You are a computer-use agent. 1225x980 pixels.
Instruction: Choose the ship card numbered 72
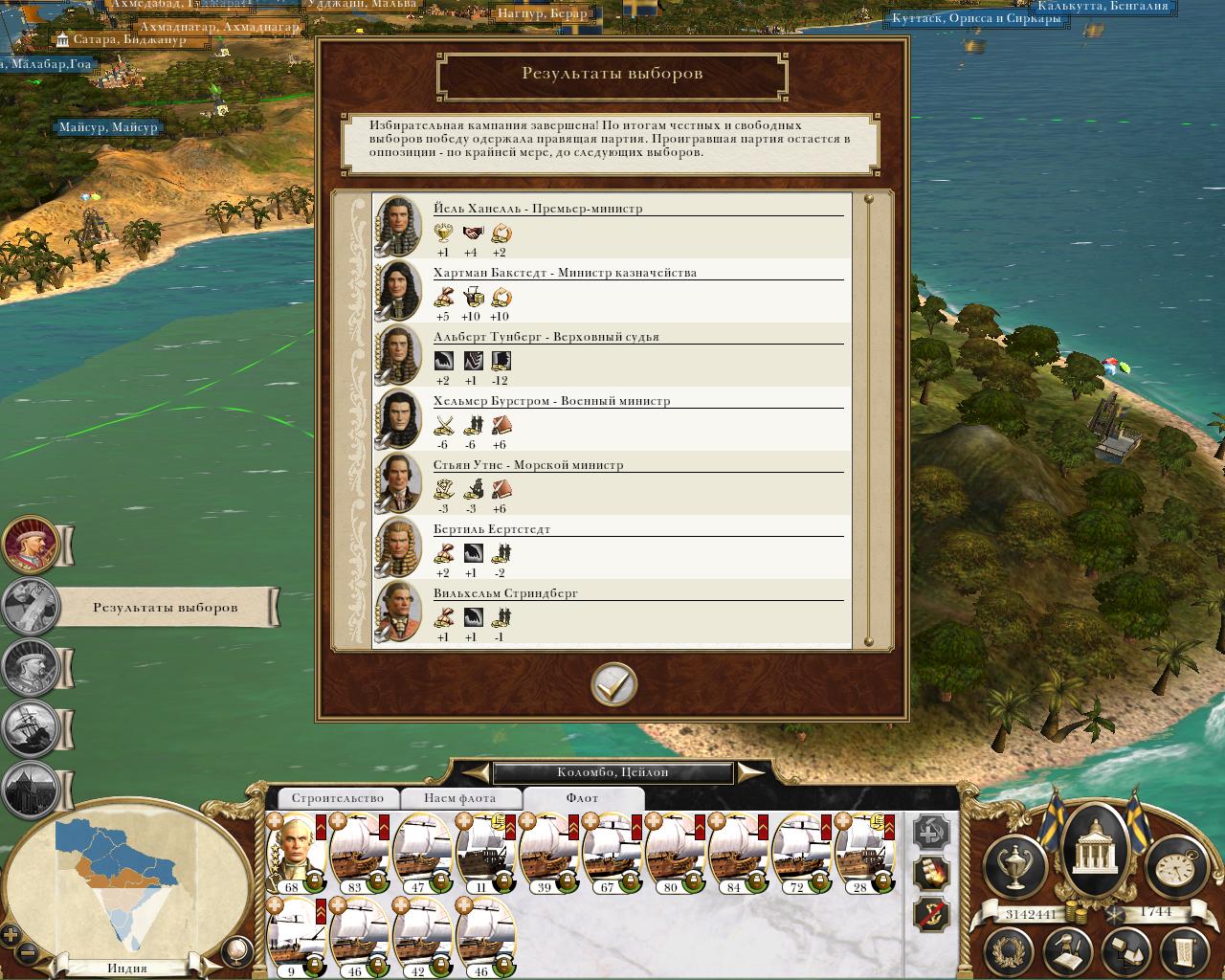point(798,854)
